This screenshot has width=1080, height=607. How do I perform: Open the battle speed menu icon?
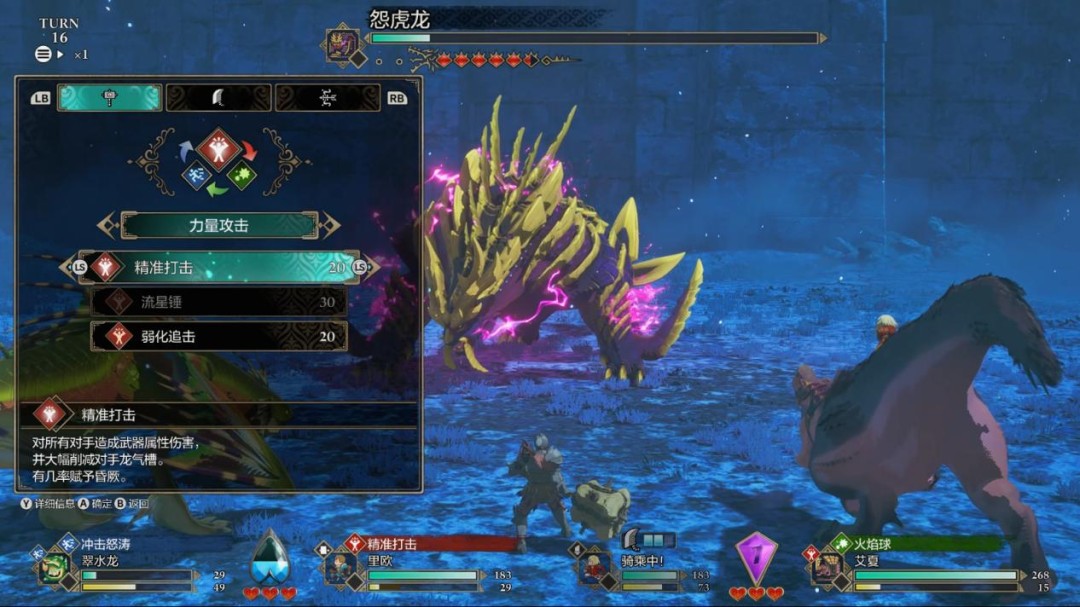click(43, 55)
